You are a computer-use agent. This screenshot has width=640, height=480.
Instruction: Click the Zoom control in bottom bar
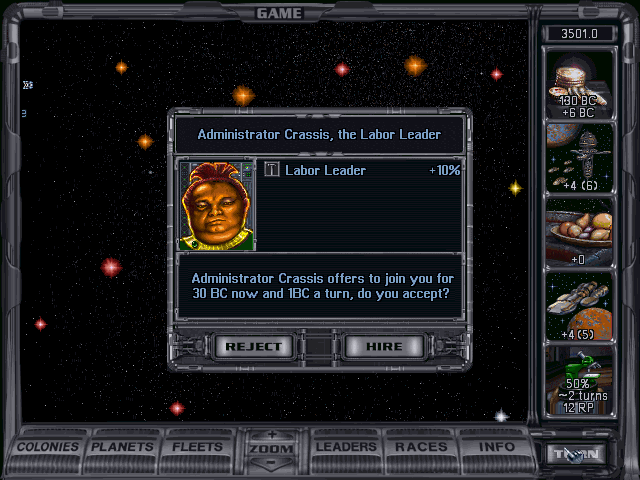271,449
